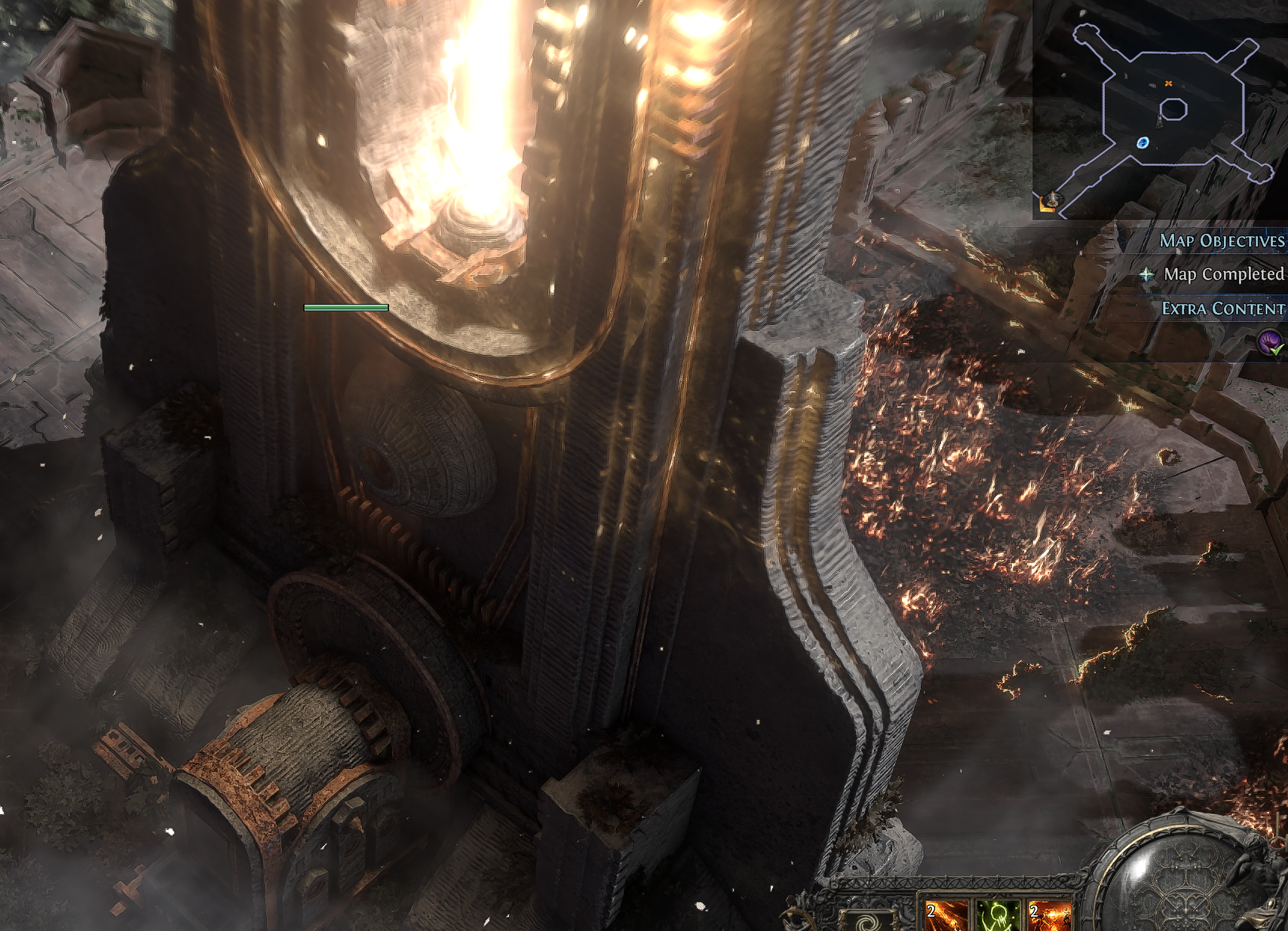The image size is (1288, 931).
Task: Select the blue portal marker on minimap
Action: tap(1142, 142)
